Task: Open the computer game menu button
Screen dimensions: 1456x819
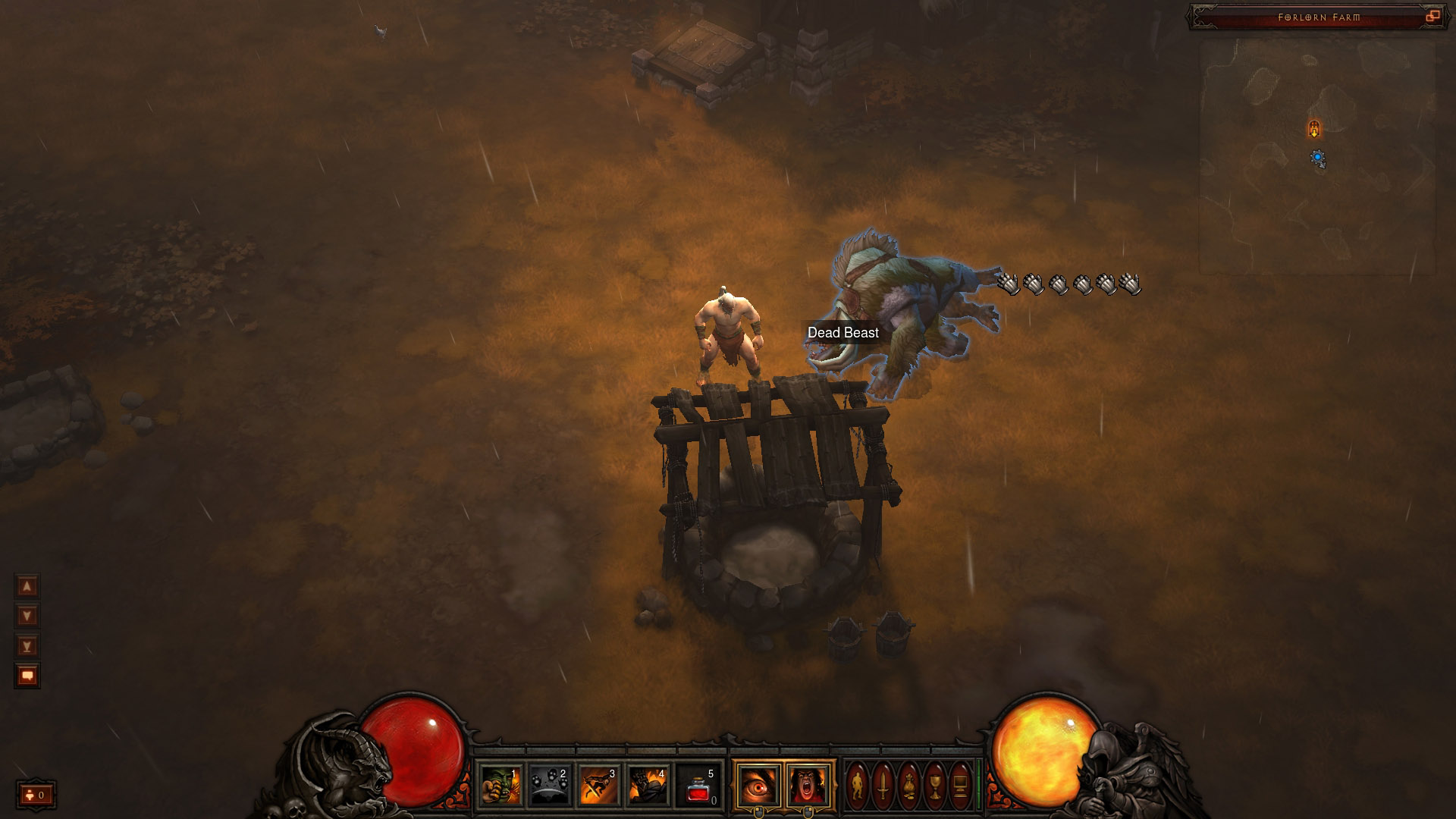Action: [x=960, y=785]
